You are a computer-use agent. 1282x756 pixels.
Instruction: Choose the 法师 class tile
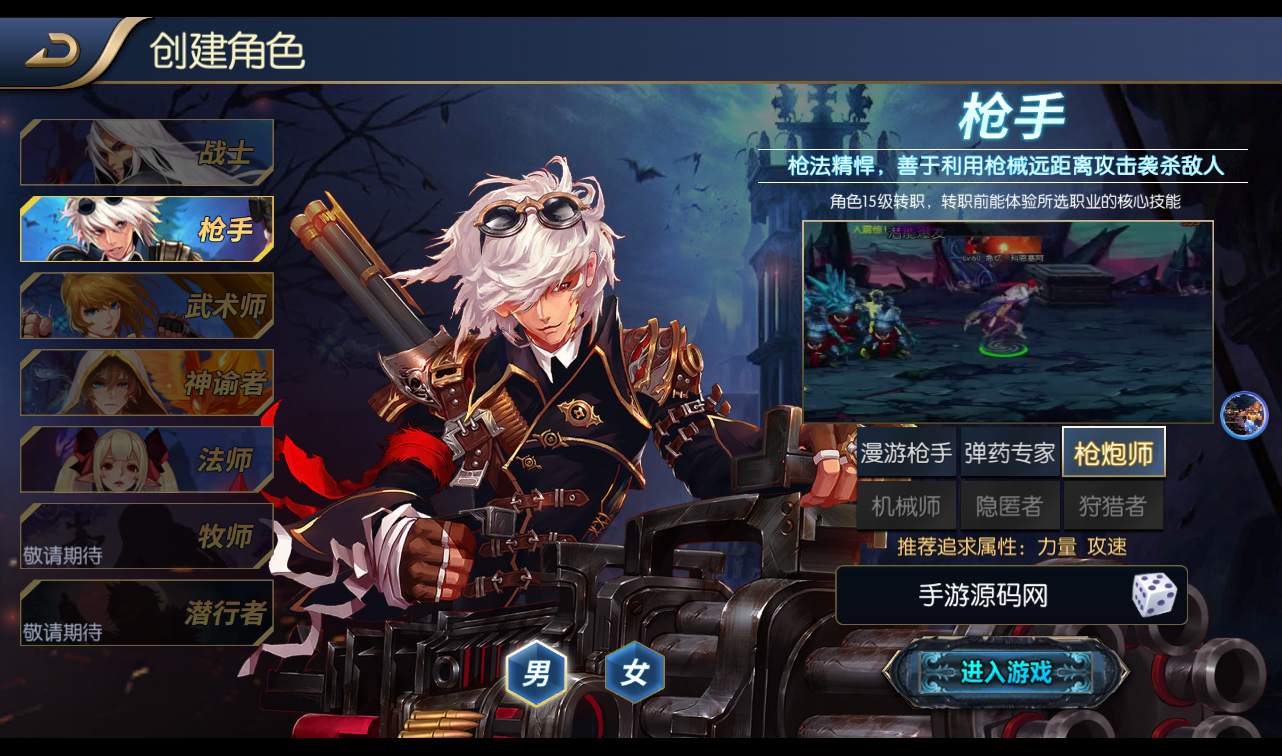147,459
